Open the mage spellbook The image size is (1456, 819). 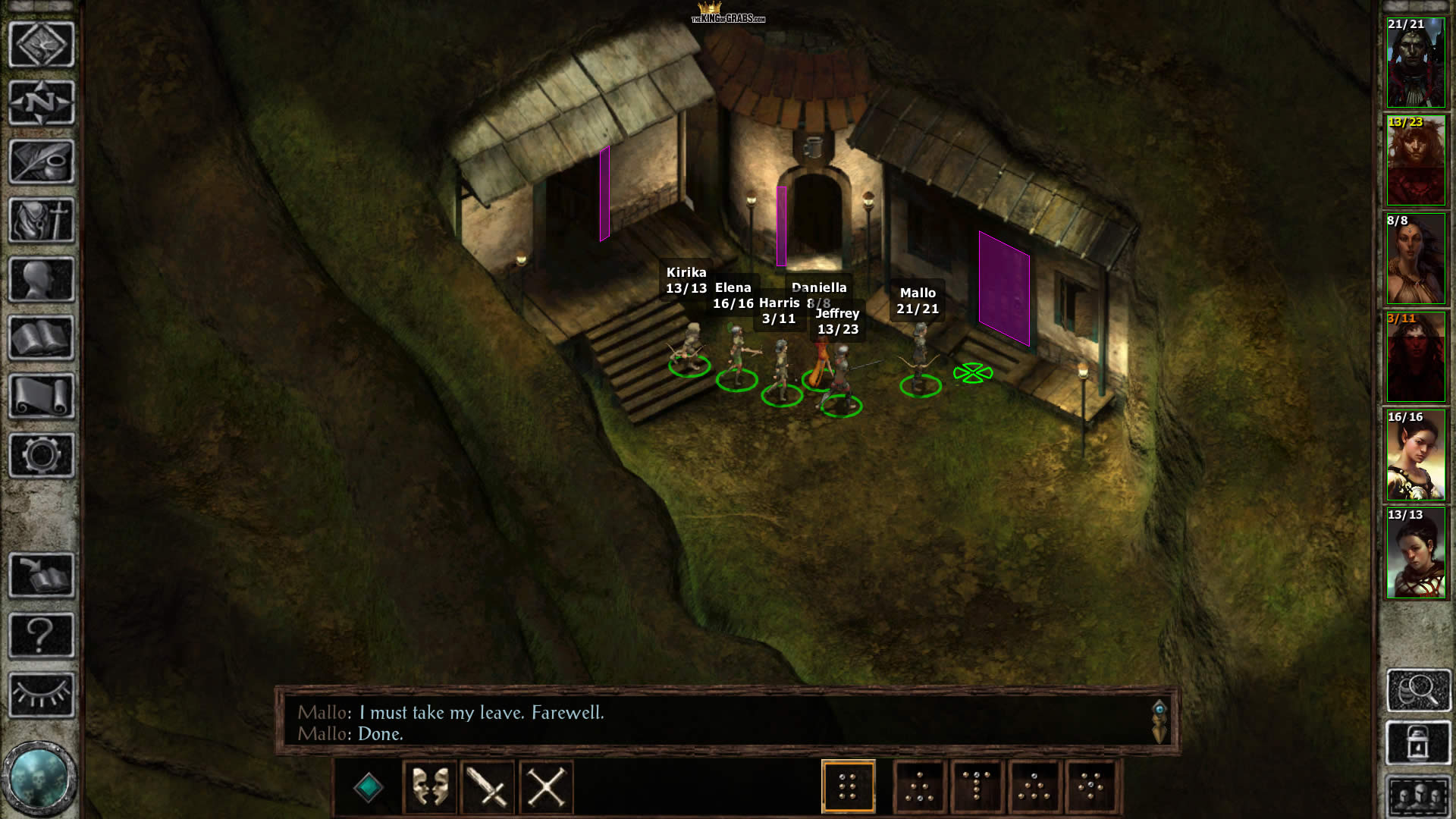pyautogui.click(x=42, y=338)
